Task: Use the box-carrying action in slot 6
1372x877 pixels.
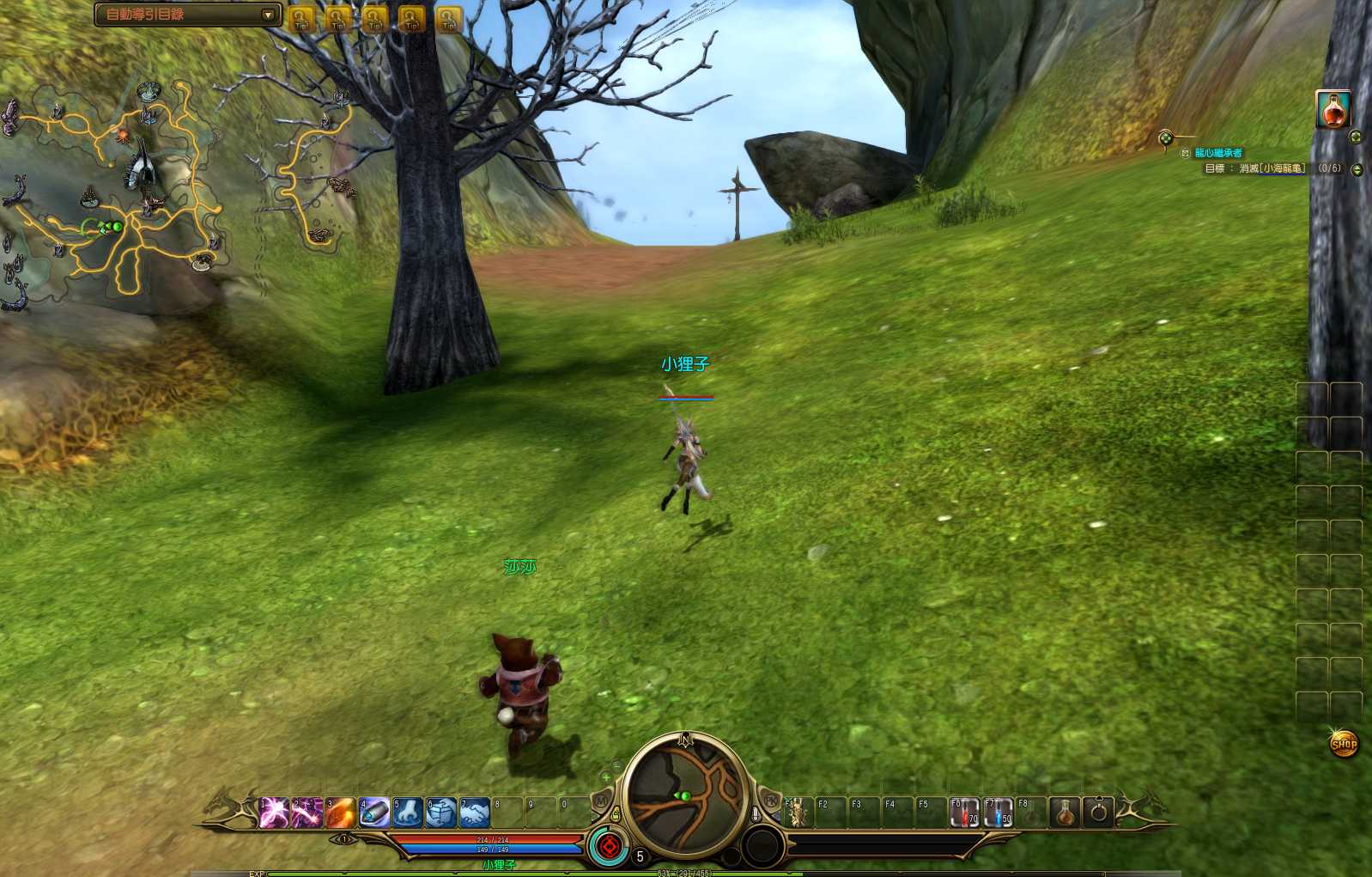Action: coord(441,812)
